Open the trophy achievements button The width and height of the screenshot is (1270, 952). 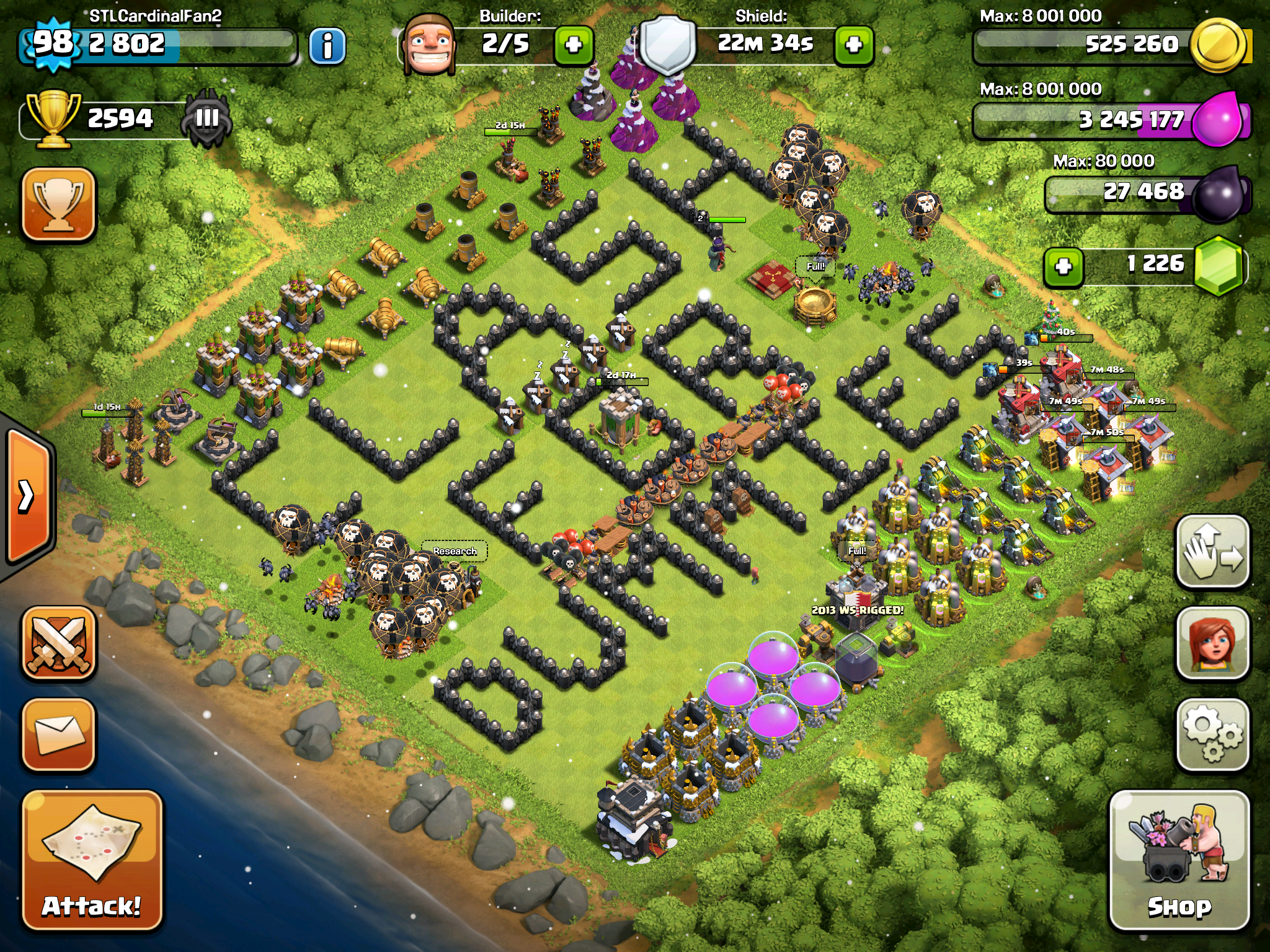click(x=59, y=203)
